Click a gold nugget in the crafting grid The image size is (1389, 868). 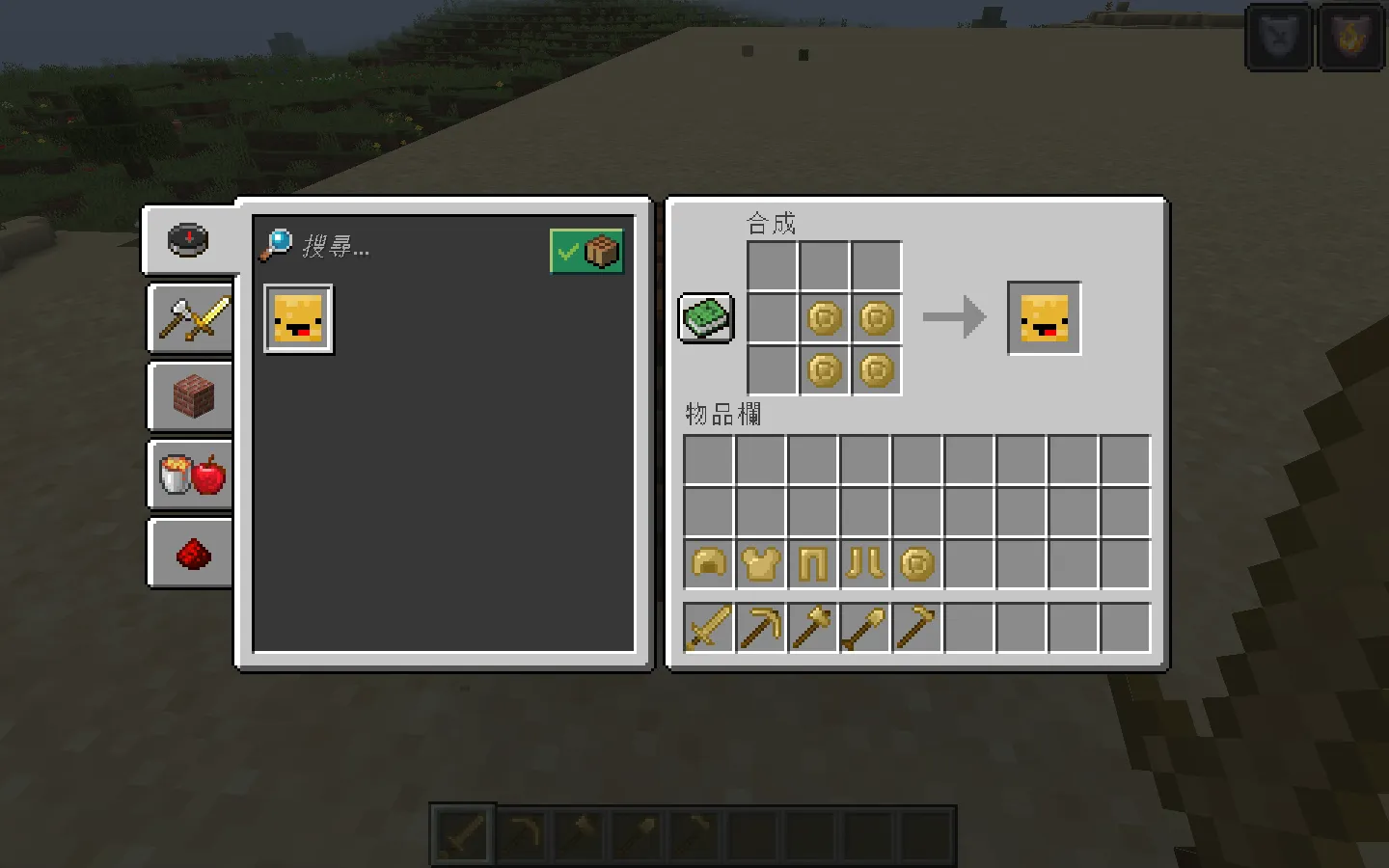[x=825, y=318]
